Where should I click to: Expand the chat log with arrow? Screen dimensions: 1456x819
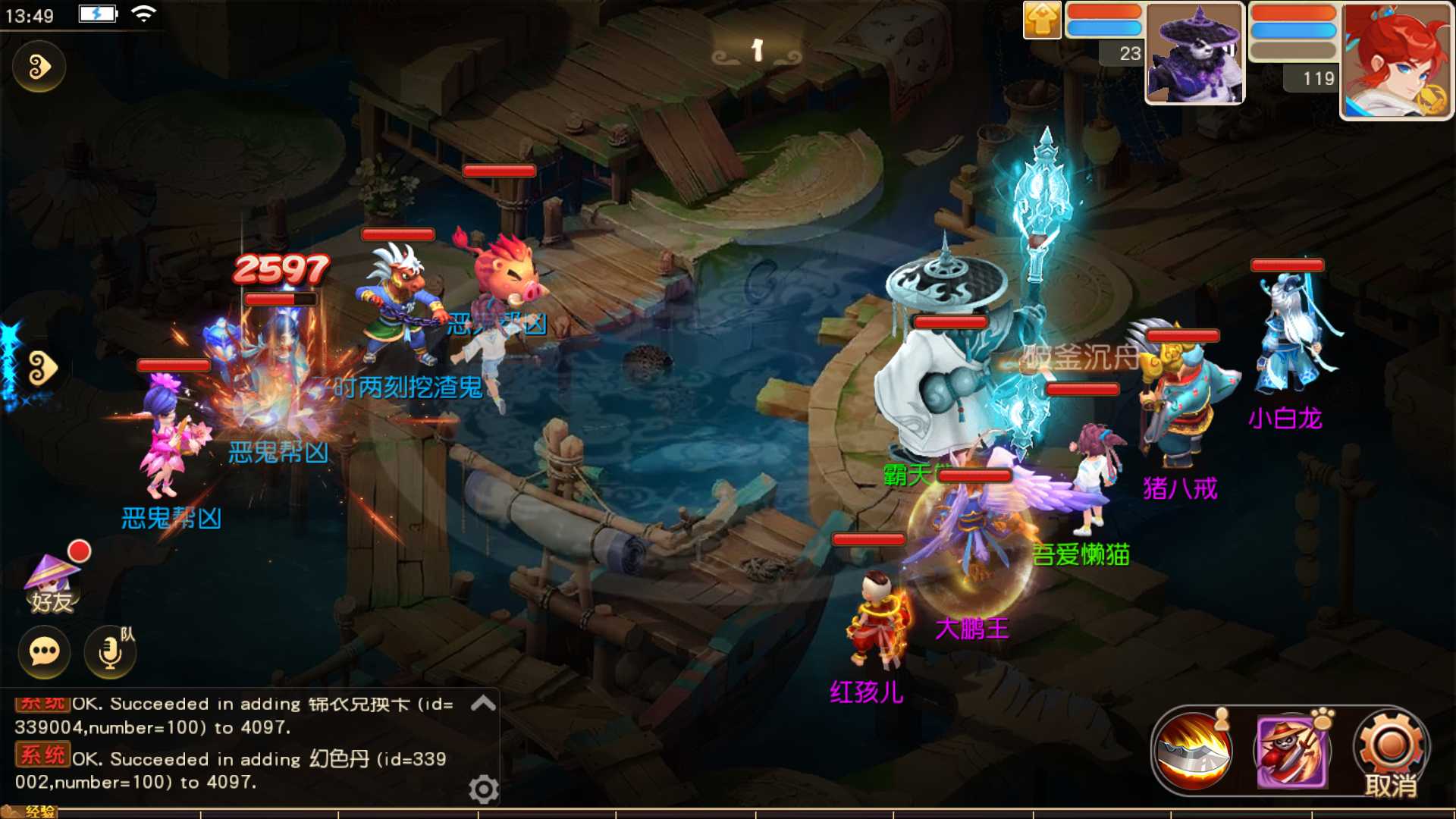[x=483, y=704]
